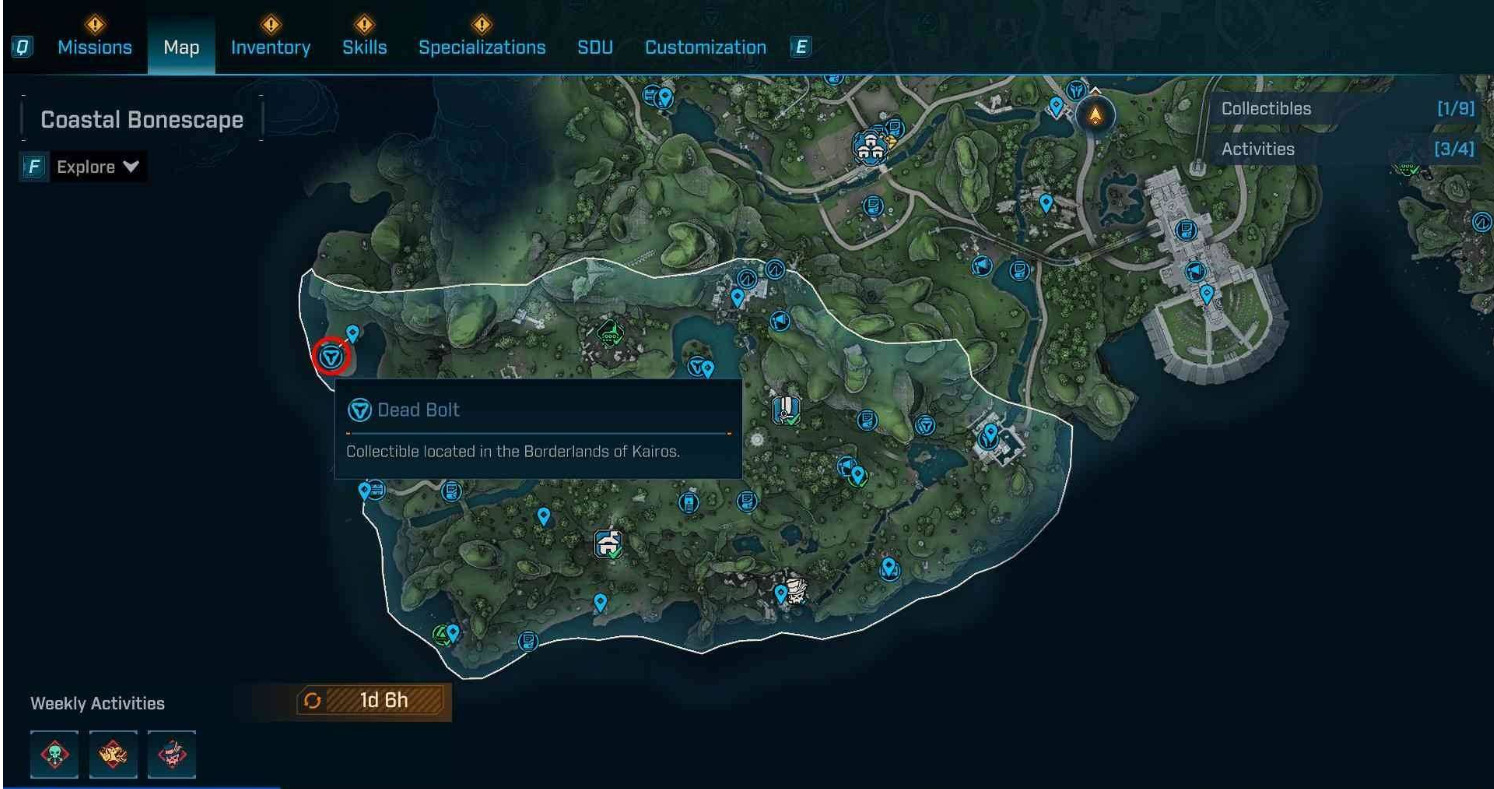Click the white silo marker with green checkmark
Image resolution: width=1494 pixels, height=789 pixels.
[x=788, y=409]
